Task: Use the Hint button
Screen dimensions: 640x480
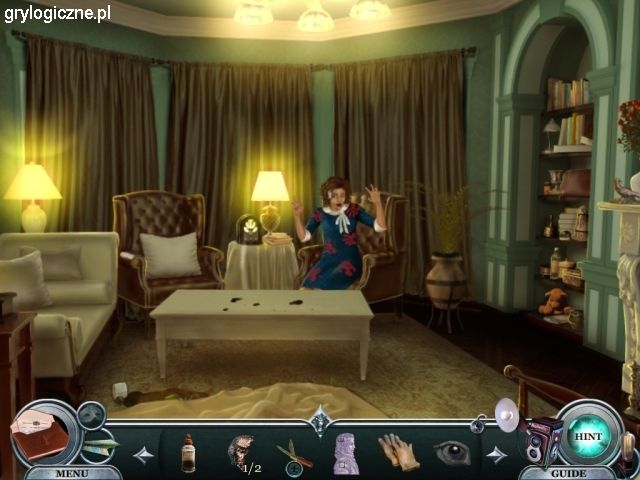Action: pos(585,436)
